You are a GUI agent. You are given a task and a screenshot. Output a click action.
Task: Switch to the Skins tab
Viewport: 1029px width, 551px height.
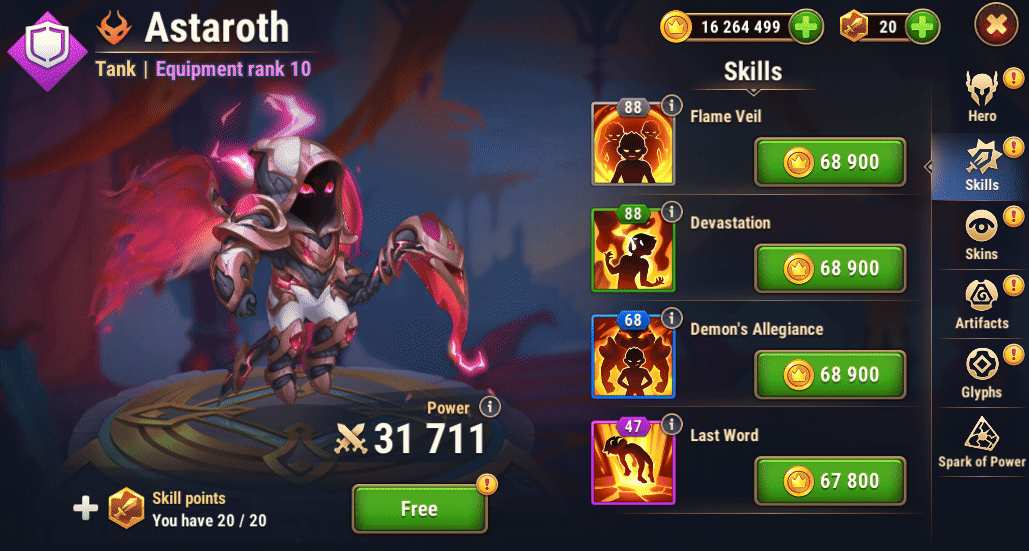click(x=981, y=234)
